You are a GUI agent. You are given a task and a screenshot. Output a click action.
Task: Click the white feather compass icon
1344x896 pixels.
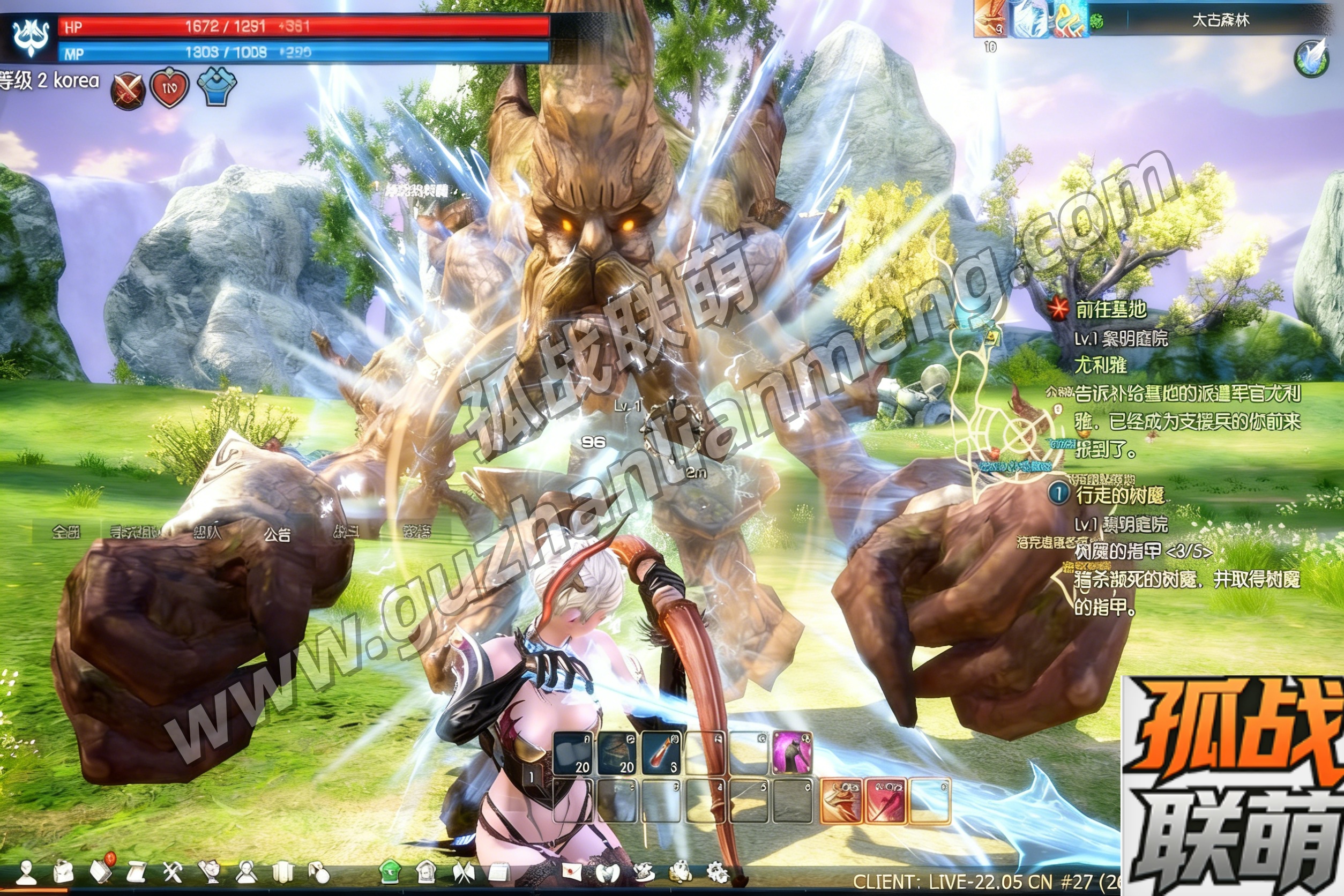(1310, 57)
